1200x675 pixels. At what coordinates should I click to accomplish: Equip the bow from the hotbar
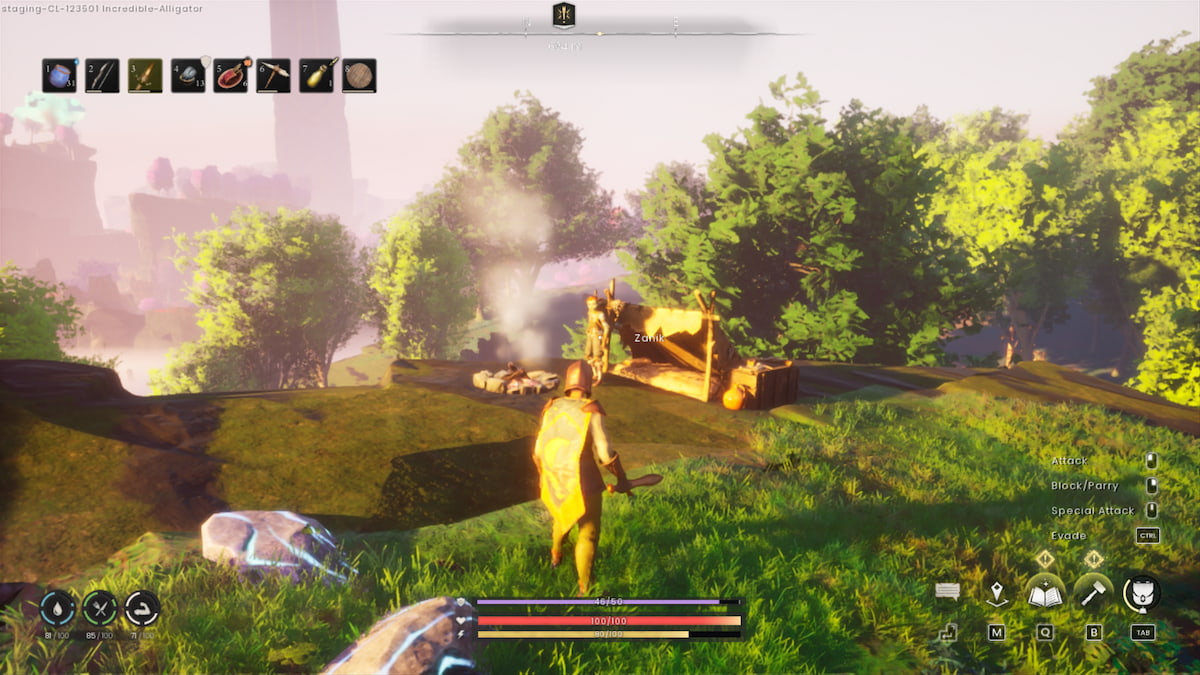pyautogui.click(x=102, y=76)
